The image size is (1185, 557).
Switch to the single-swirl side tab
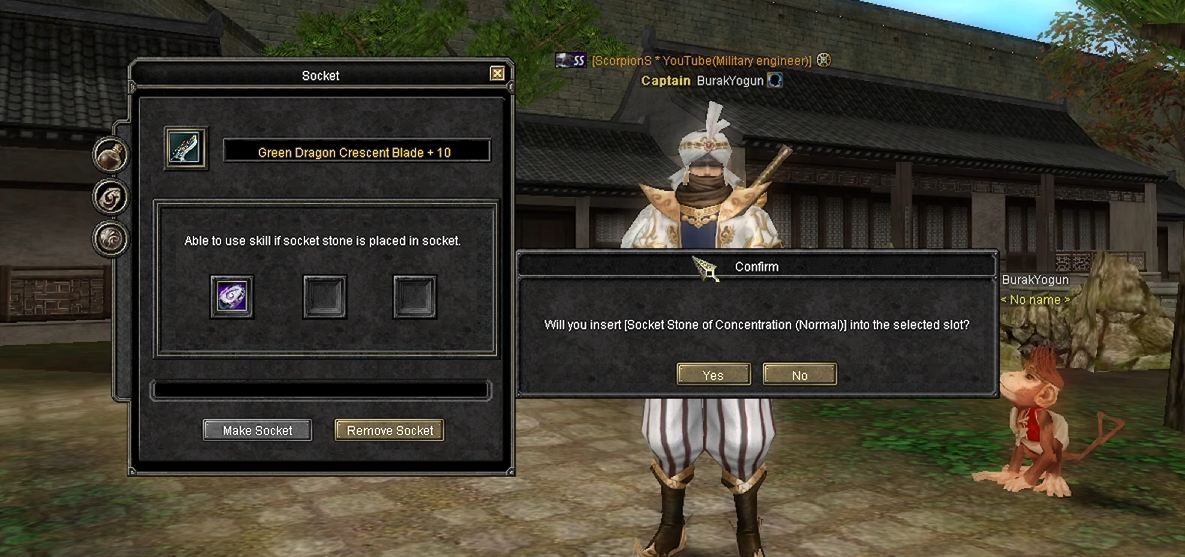point(110,197)
